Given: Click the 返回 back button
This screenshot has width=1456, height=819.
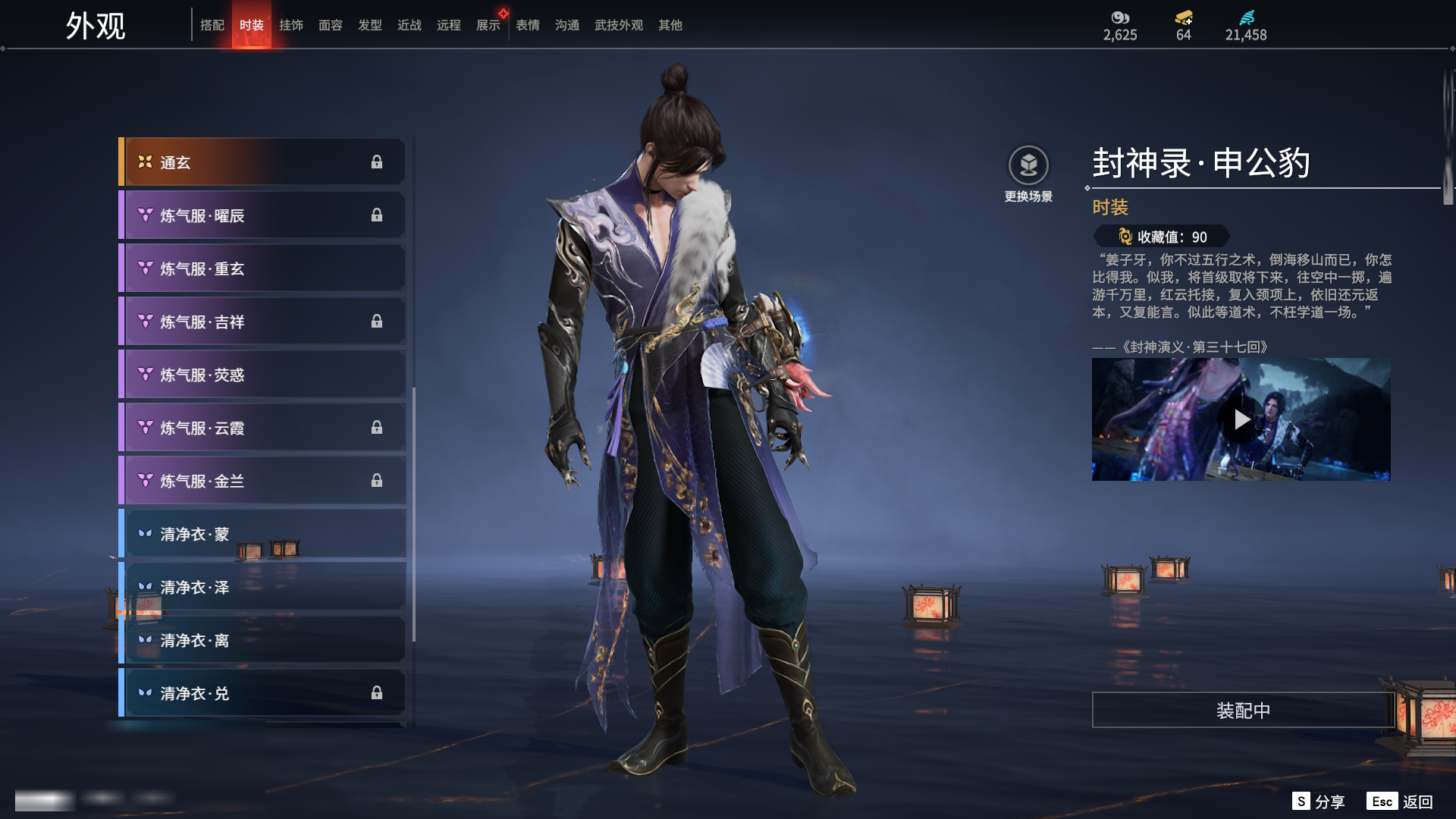Looking at the screenshot, I should coord(1401,802).
